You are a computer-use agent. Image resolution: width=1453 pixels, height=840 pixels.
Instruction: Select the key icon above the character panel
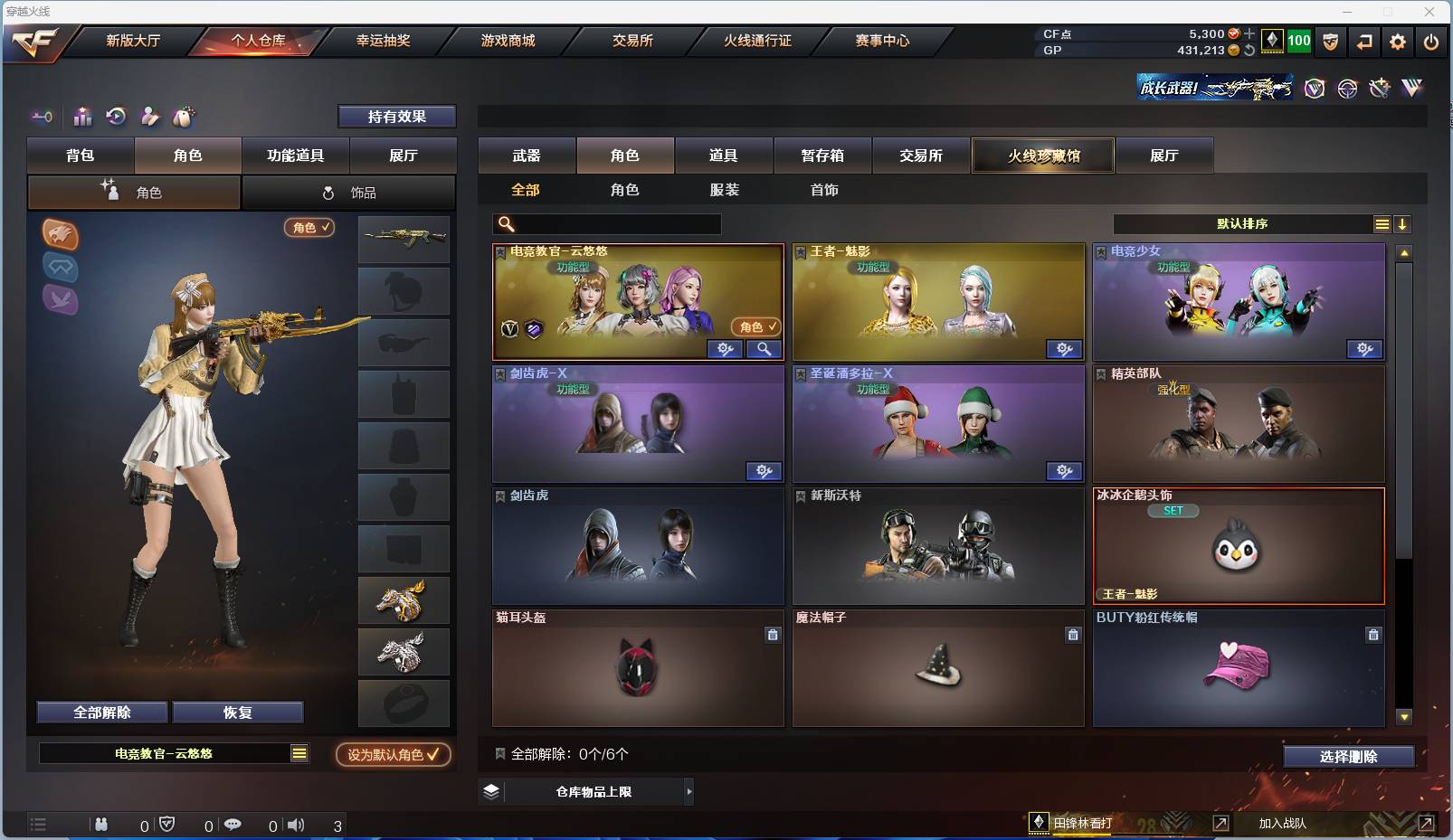[43, 117]
